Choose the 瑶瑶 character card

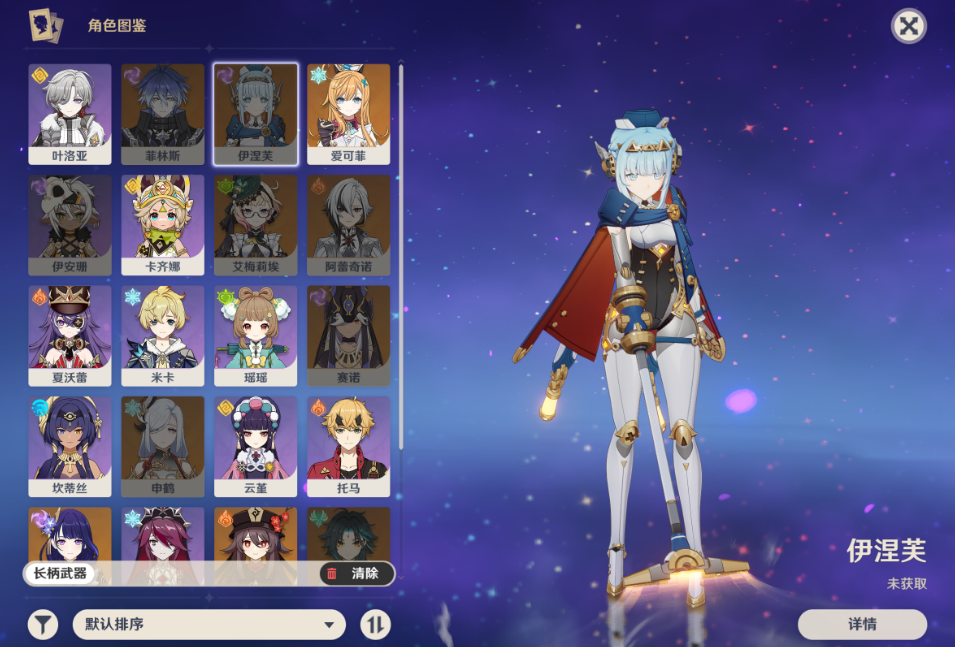(255, 335)
